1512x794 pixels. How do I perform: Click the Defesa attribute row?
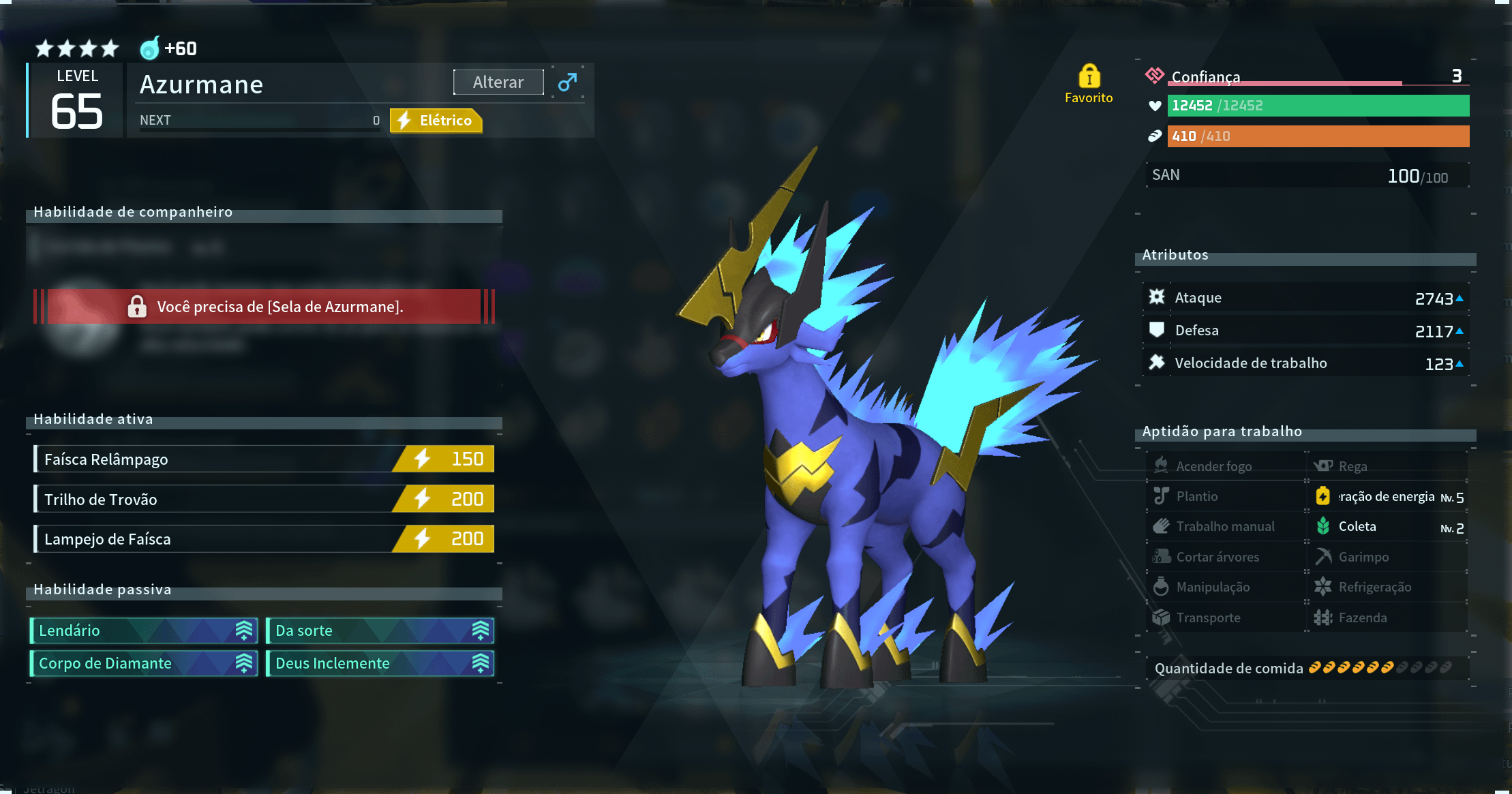[1305, 331]
